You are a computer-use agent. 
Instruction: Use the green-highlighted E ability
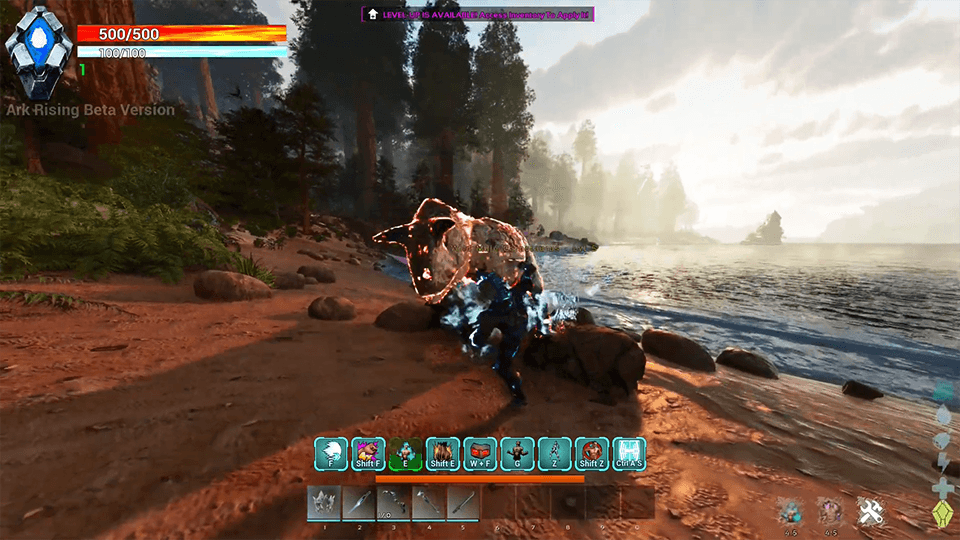click(x=404, y=453)
